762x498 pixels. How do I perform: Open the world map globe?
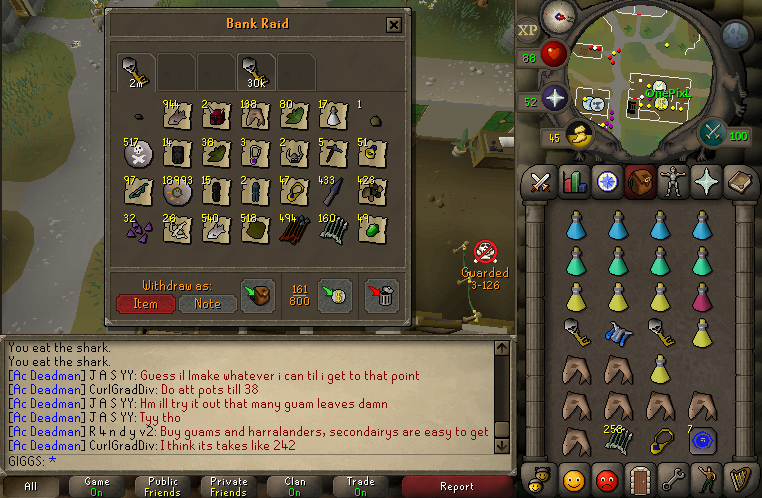tap(734, 36)
